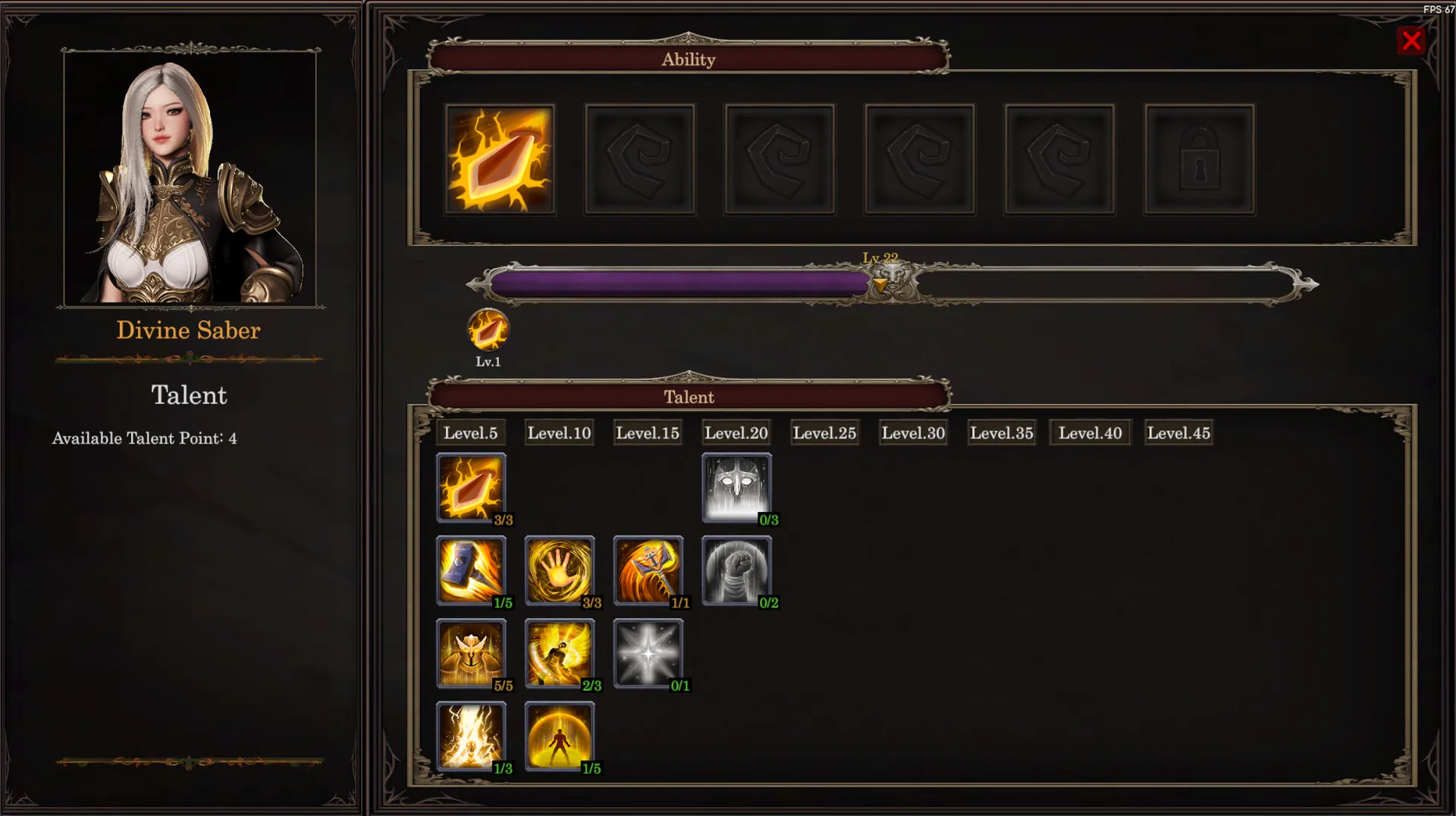Expand the Level.25 talent column
Image resolution: width=1456 pixels, height=816 pixels.
[824, 432]
